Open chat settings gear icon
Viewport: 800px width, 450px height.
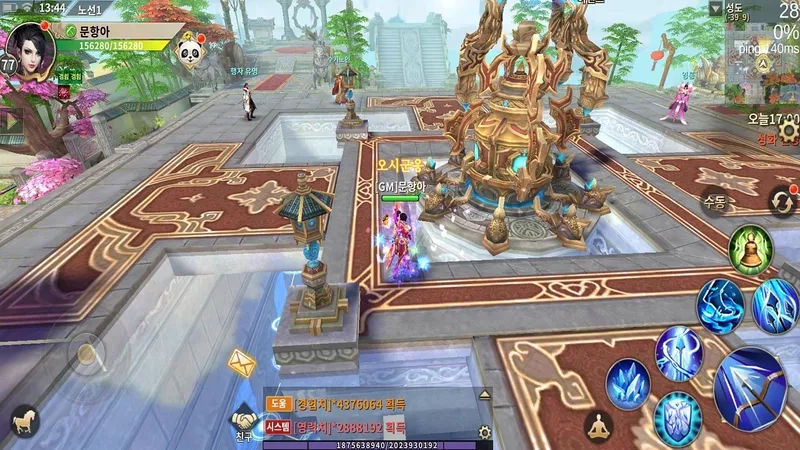tap(485, 432)
